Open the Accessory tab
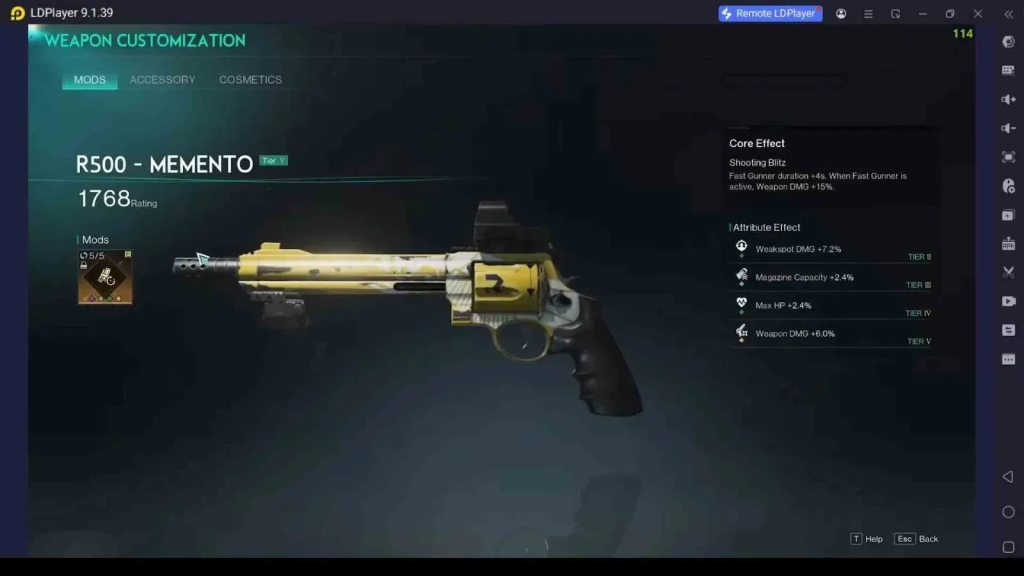 coord(162,80)
